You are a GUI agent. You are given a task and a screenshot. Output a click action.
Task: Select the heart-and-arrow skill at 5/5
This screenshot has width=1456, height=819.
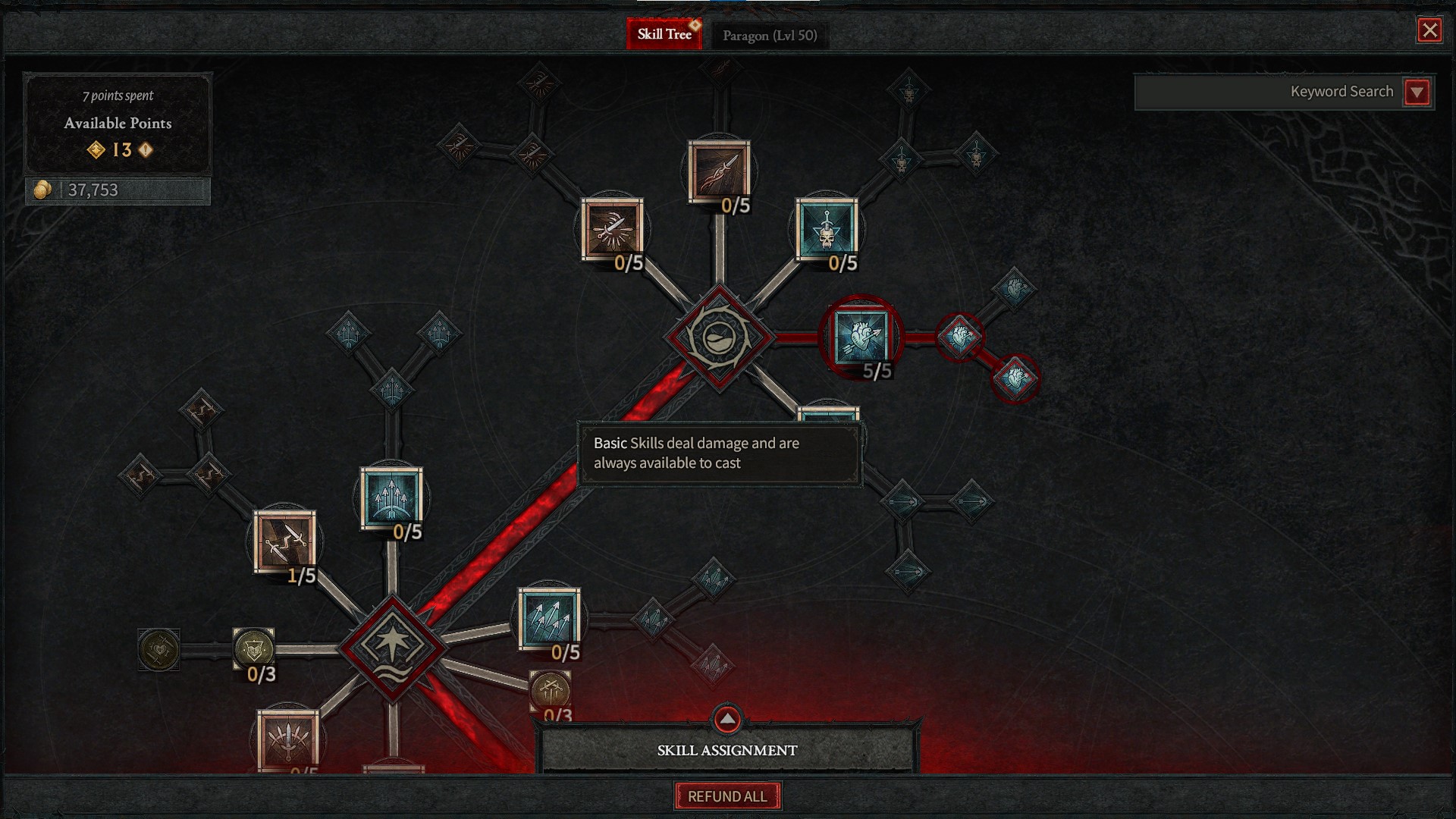tap(861, 336)
